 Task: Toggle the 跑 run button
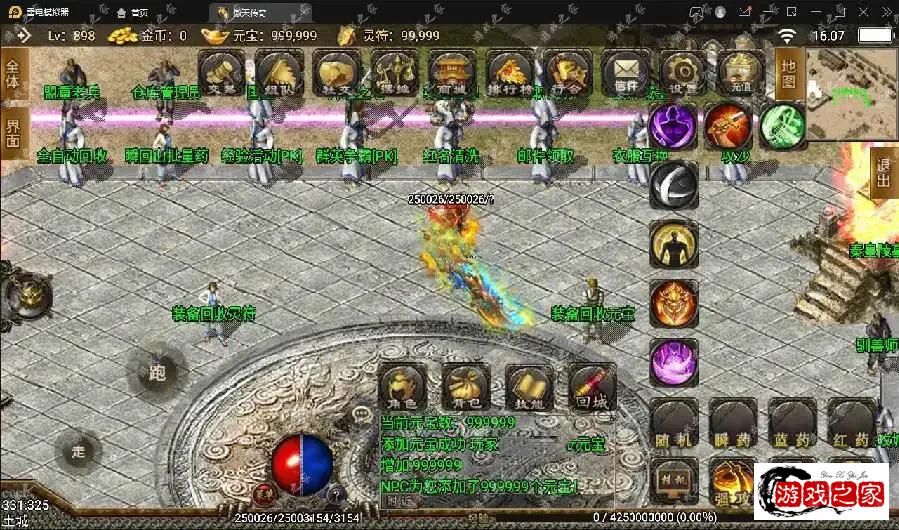pos(156,374)
